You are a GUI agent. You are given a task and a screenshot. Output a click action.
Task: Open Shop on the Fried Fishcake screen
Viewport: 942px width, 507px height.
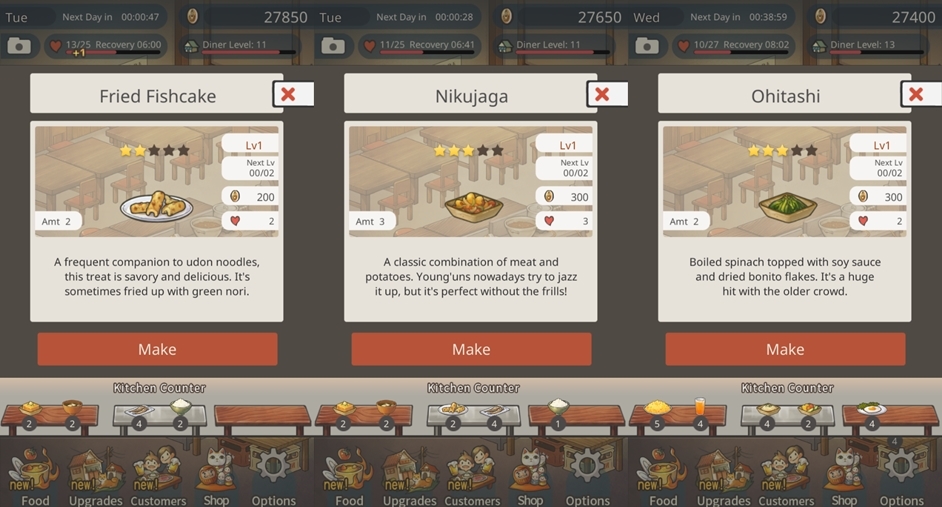216,475
